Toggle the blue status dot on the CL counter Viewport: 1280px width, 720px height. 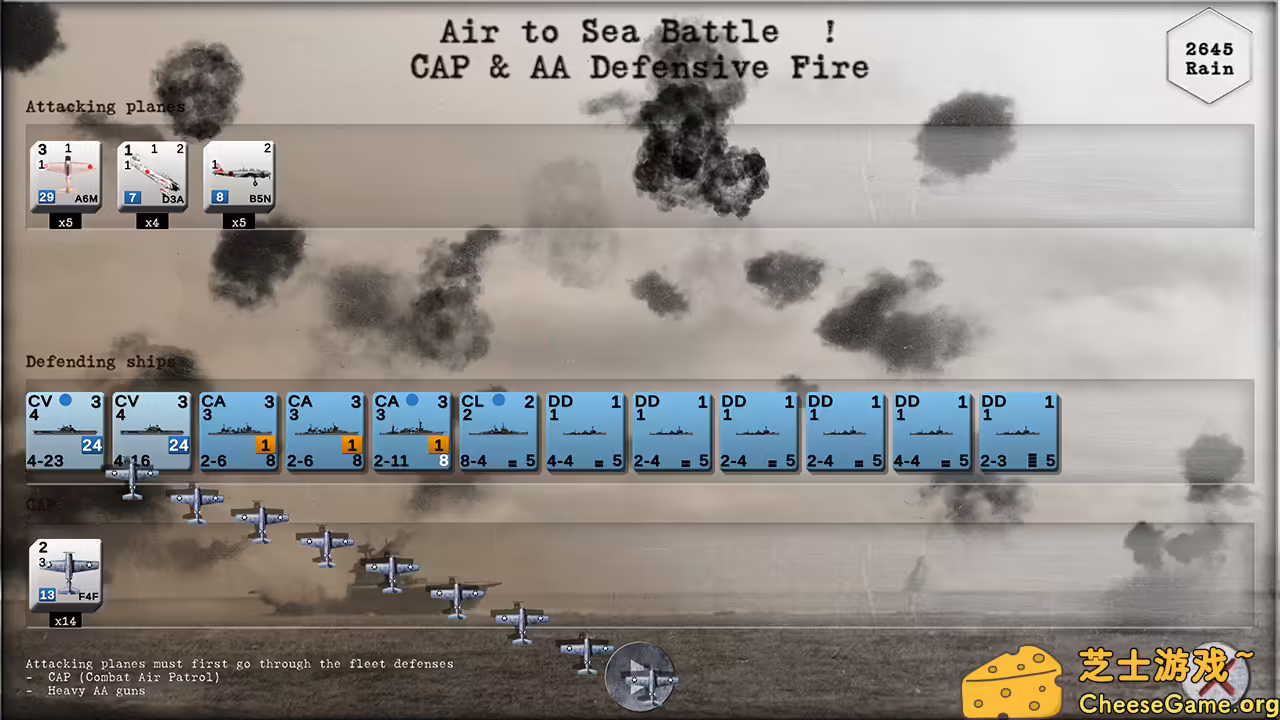500,399
